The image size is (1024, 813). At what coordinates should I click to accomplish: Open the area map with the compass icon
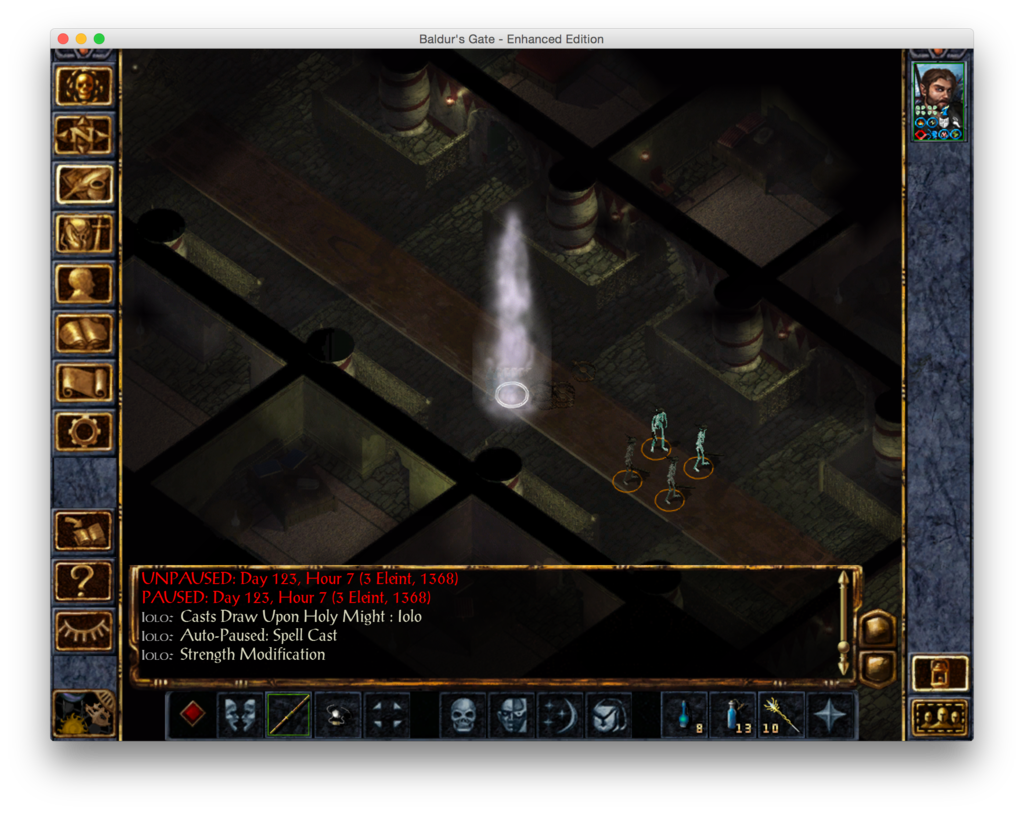(84, 136)
